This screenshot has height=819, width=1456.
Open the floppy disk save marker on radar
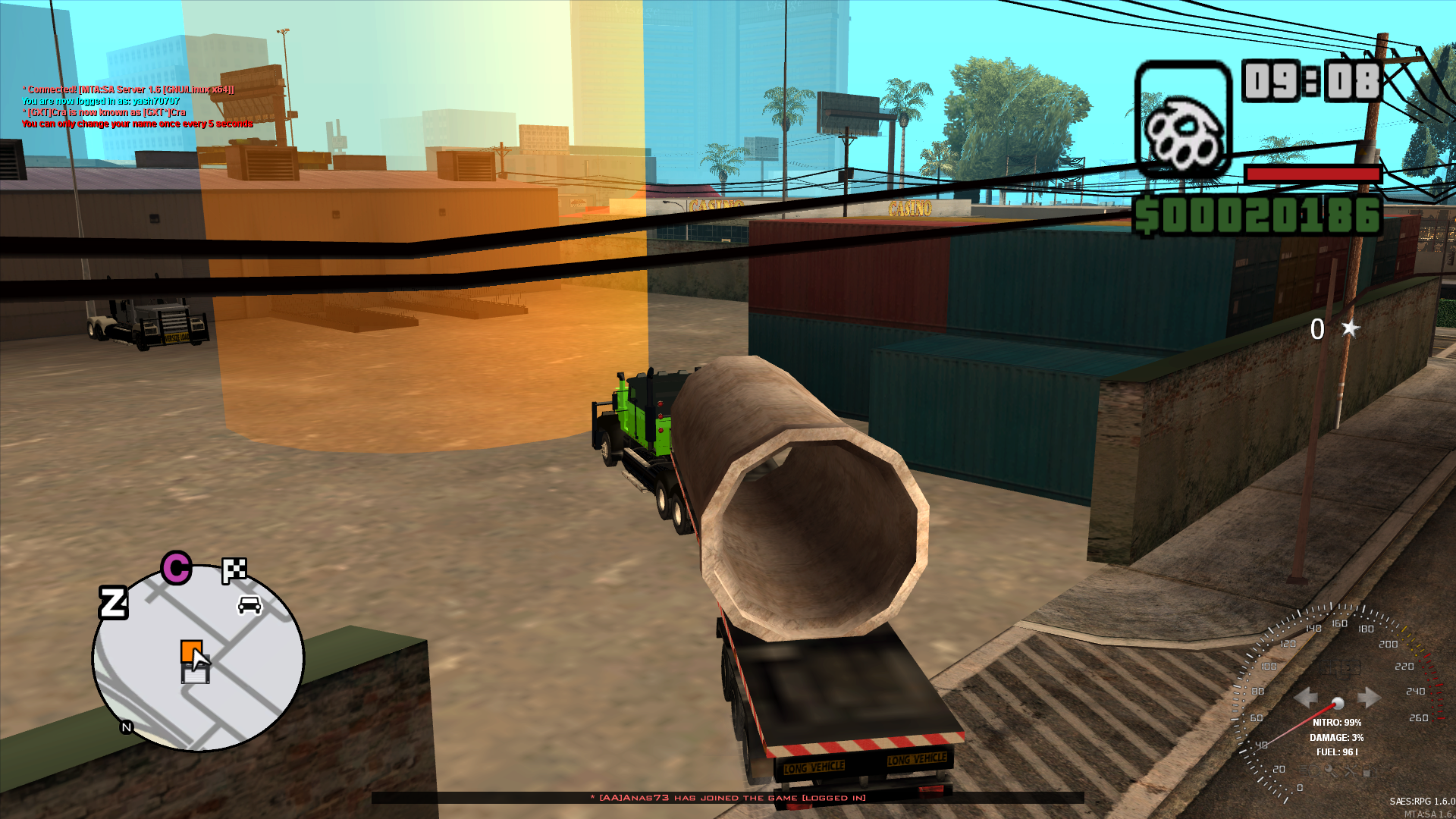(195, 674)
